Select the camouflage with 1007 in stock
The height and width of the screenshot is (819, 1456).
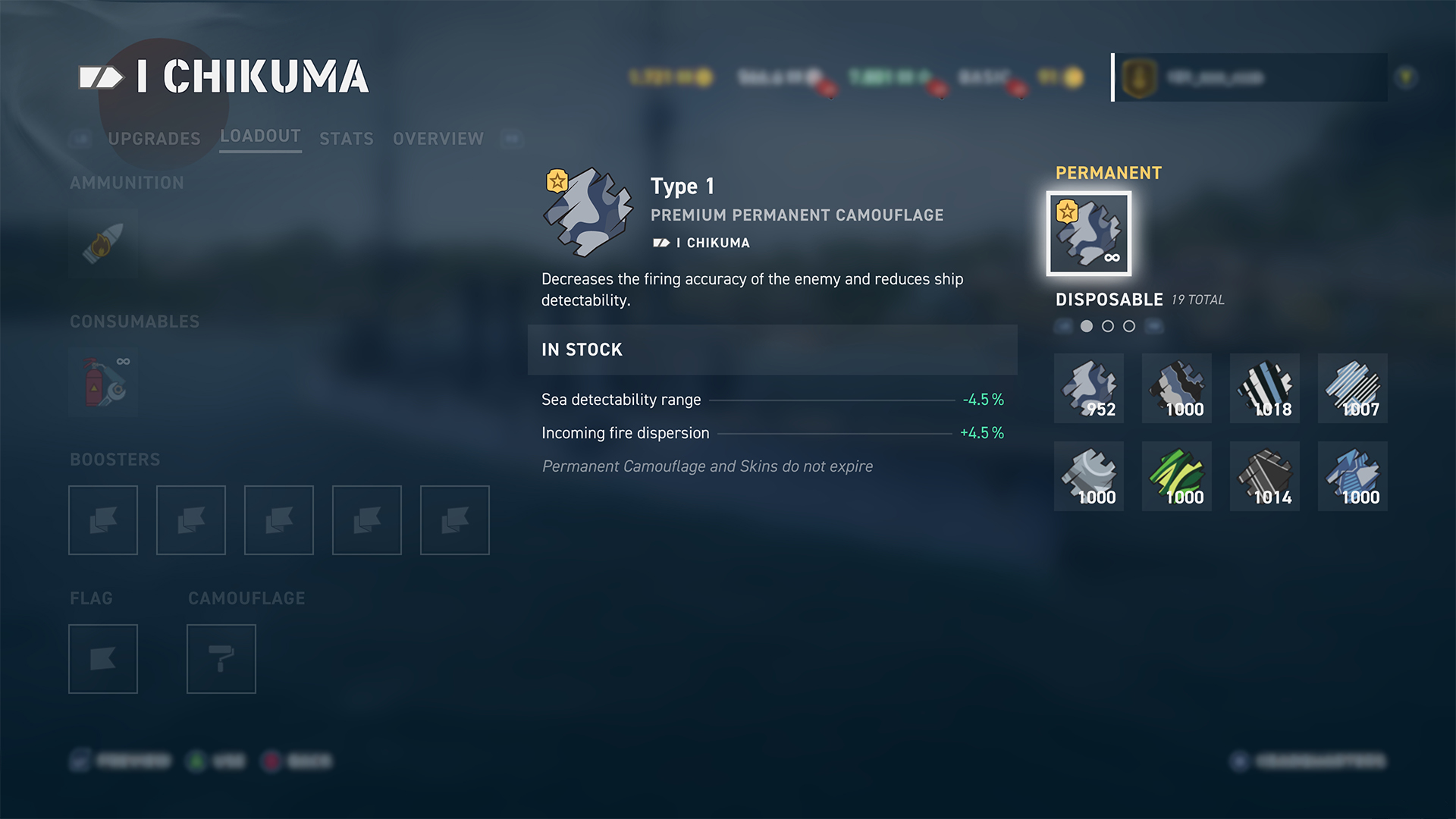click(1353, 388)
